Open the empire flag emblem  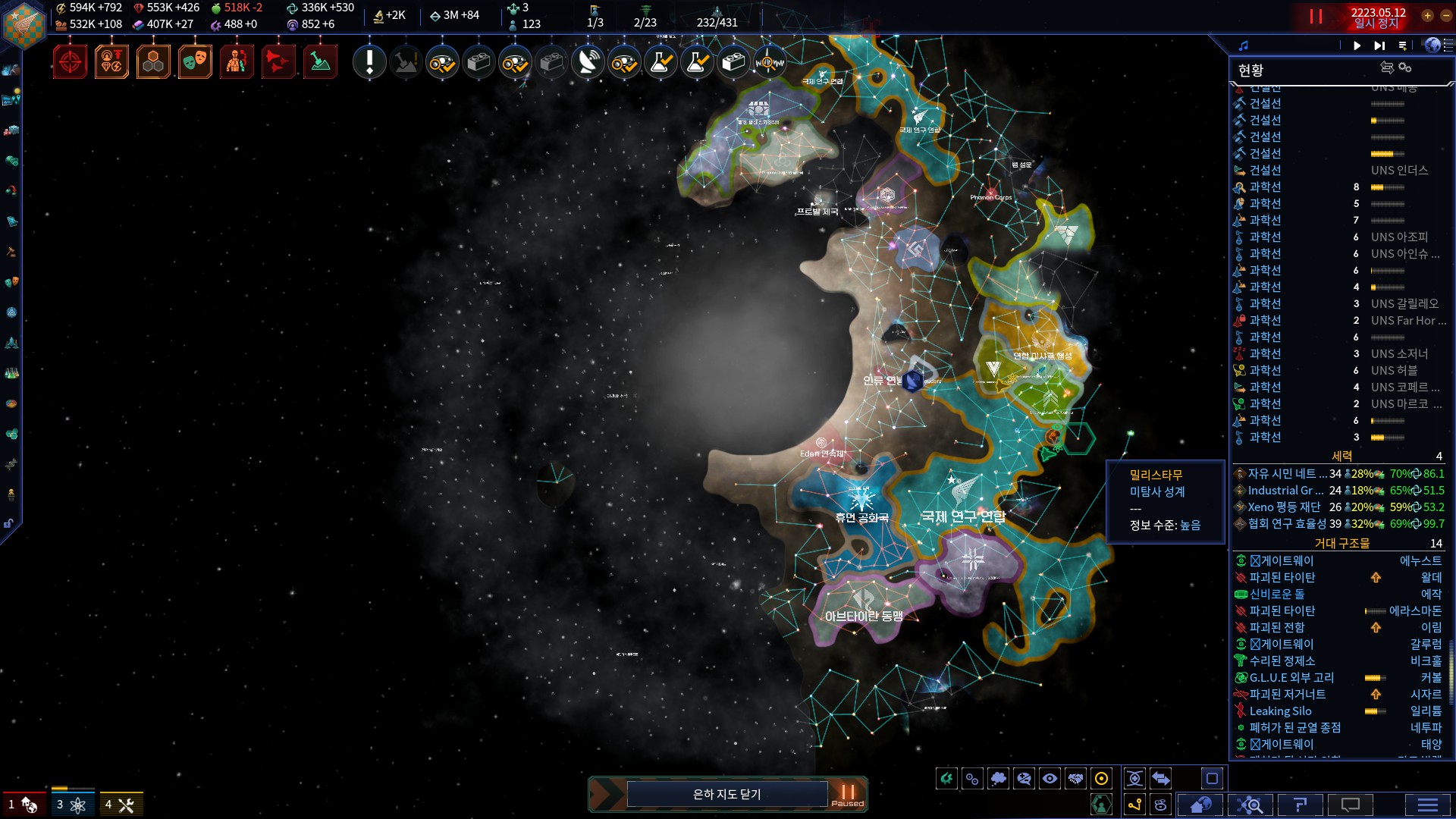point(24,24)
